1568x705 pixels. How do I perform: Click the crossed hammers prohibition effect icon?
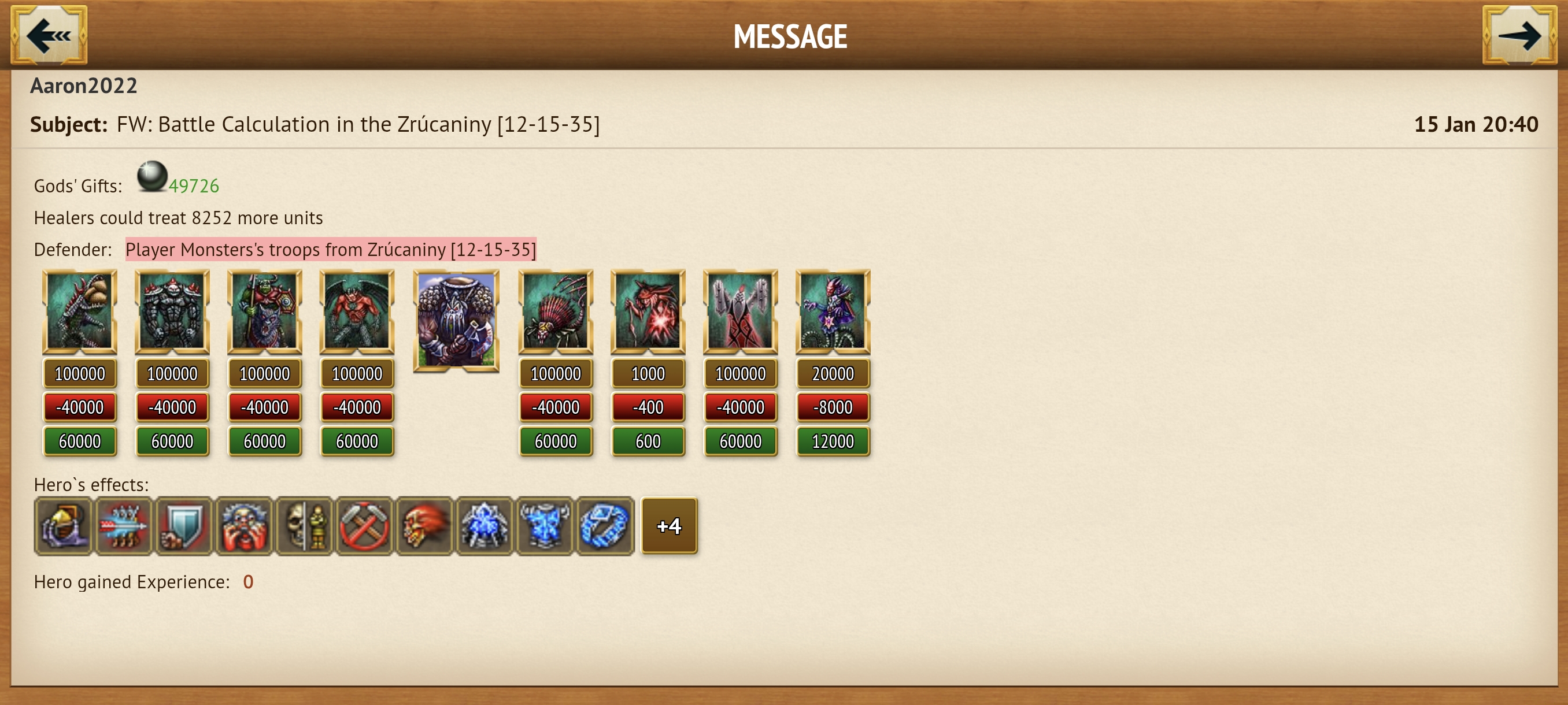[365, 525]
